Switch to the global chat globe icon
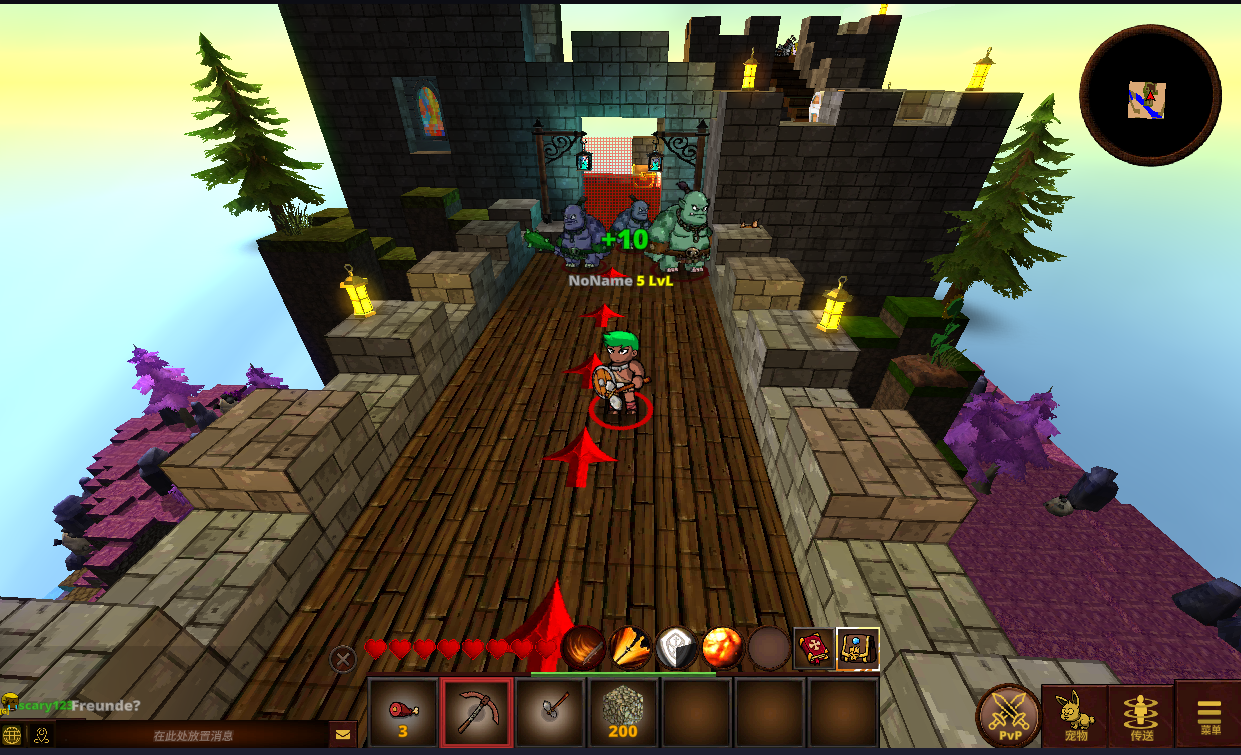This screenshot has width=1241, height=755. coord(13,735)
